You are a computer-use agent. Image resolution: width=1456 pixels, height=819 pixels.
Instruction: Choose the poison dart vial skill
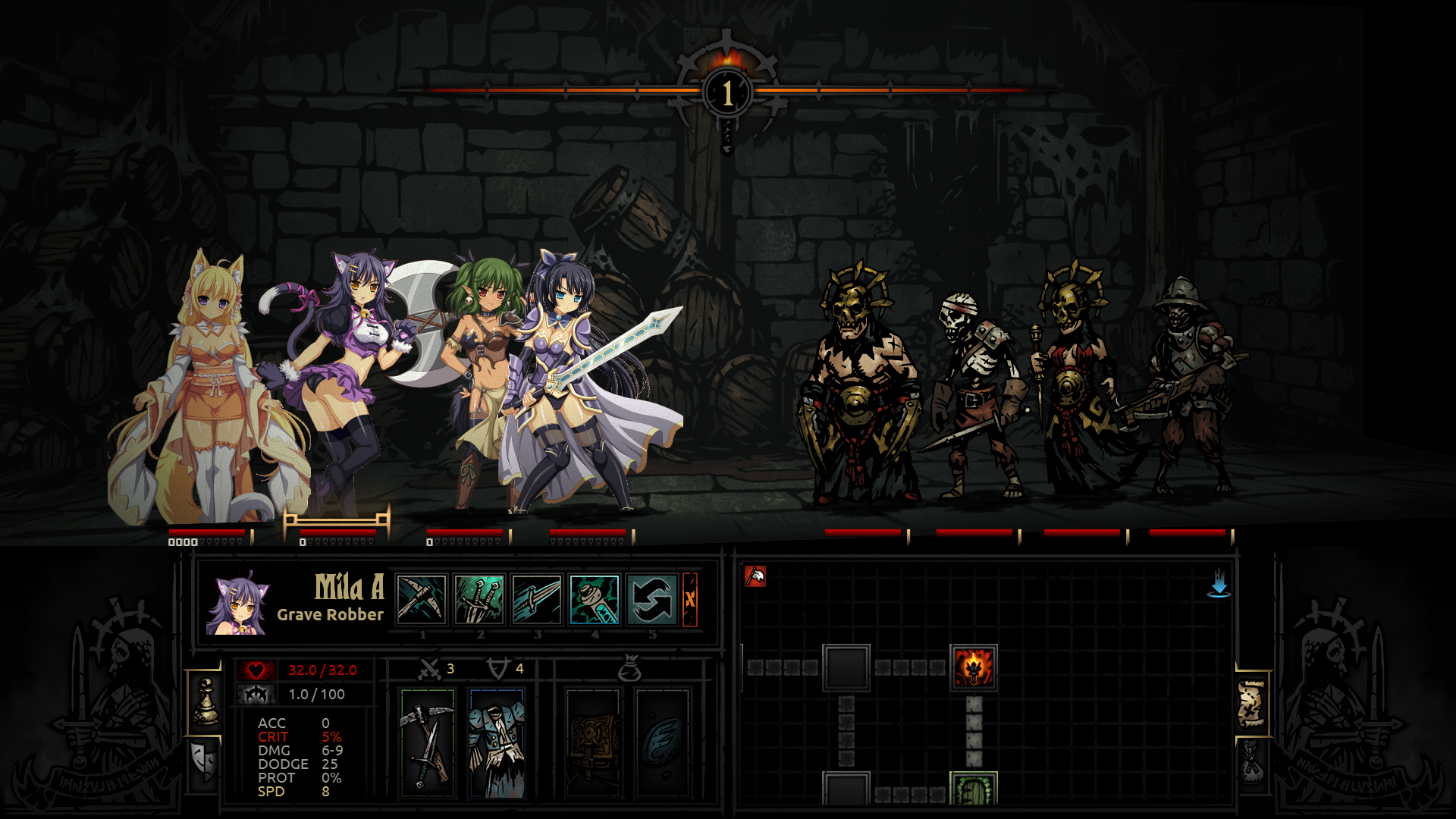594,599
